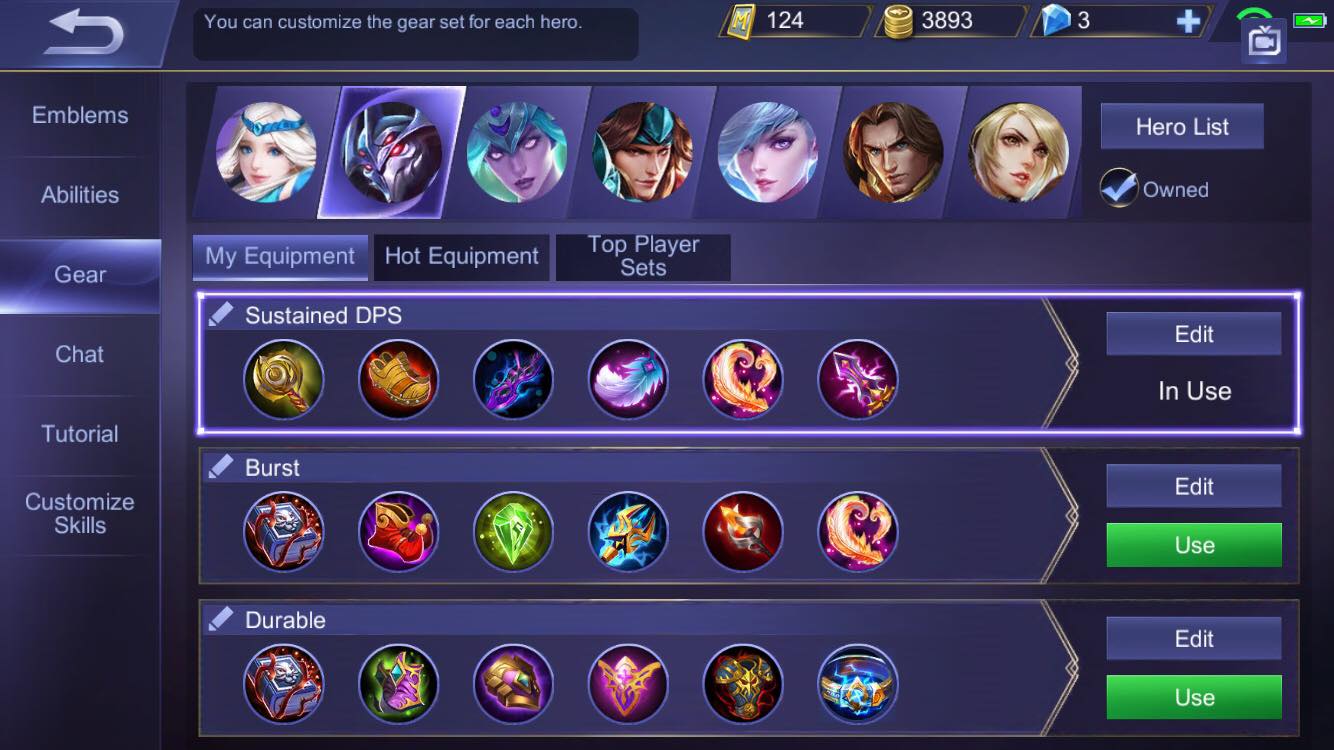Select the masked robot hero portrait

(x=389, y=152)
